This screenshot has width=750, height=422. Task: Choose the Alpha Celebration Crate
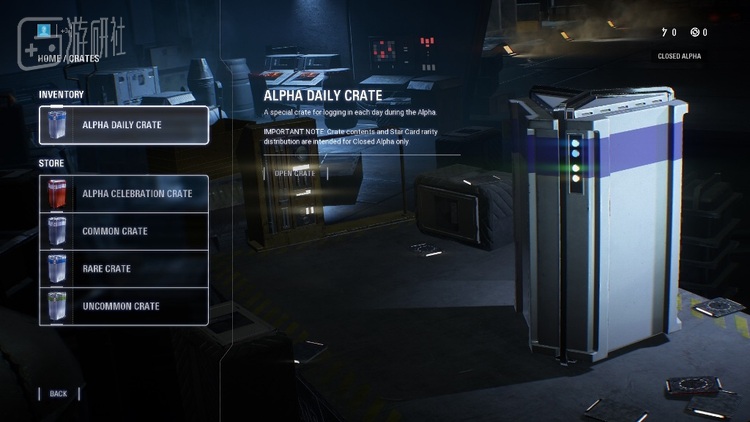[x=124, y=193]
